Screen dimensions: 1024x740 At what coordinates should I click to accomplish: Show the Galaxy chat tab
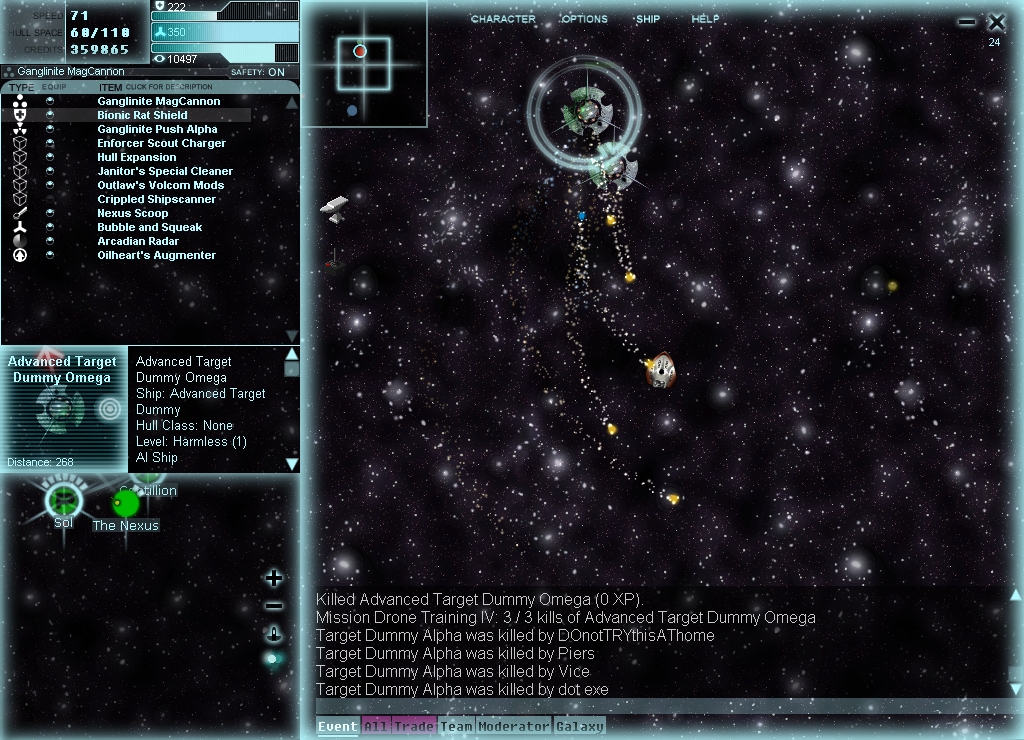580,727
